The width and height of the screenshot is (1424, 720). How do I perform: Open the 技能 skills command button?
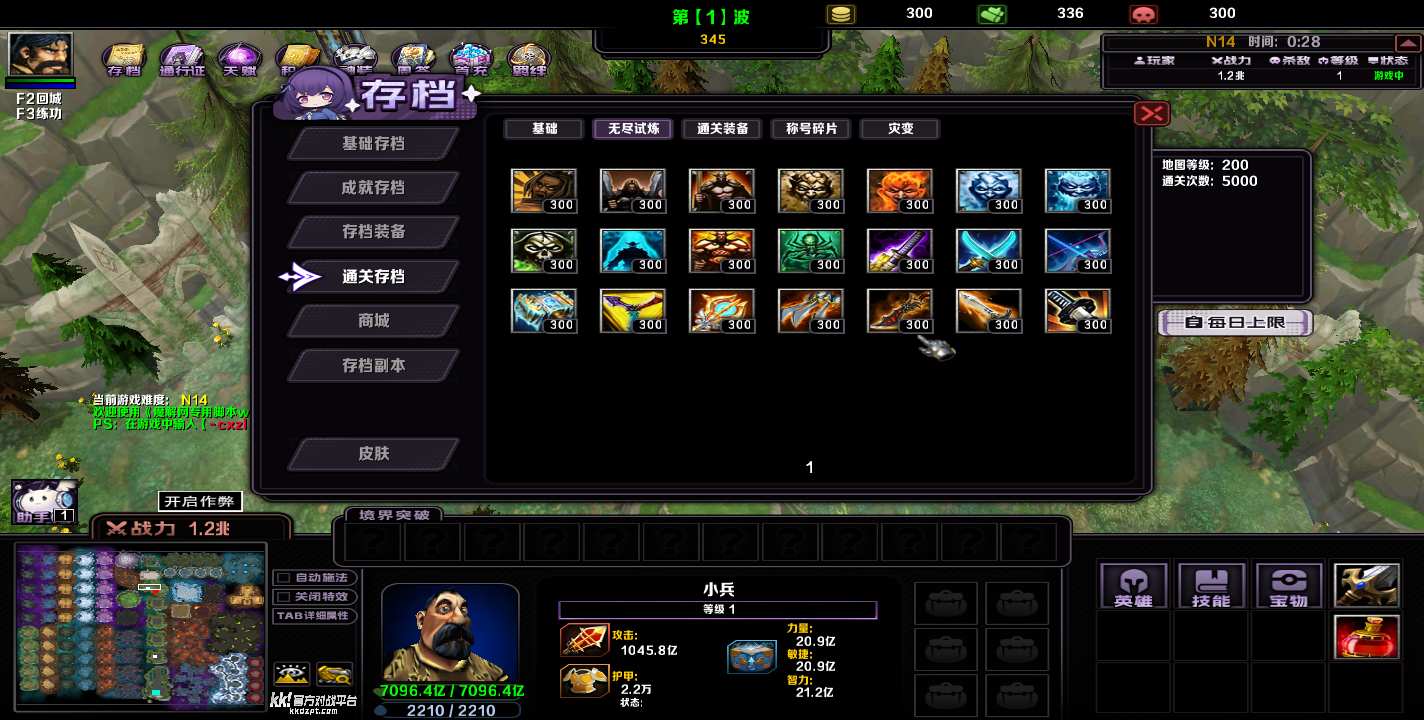coord(1211,585)
